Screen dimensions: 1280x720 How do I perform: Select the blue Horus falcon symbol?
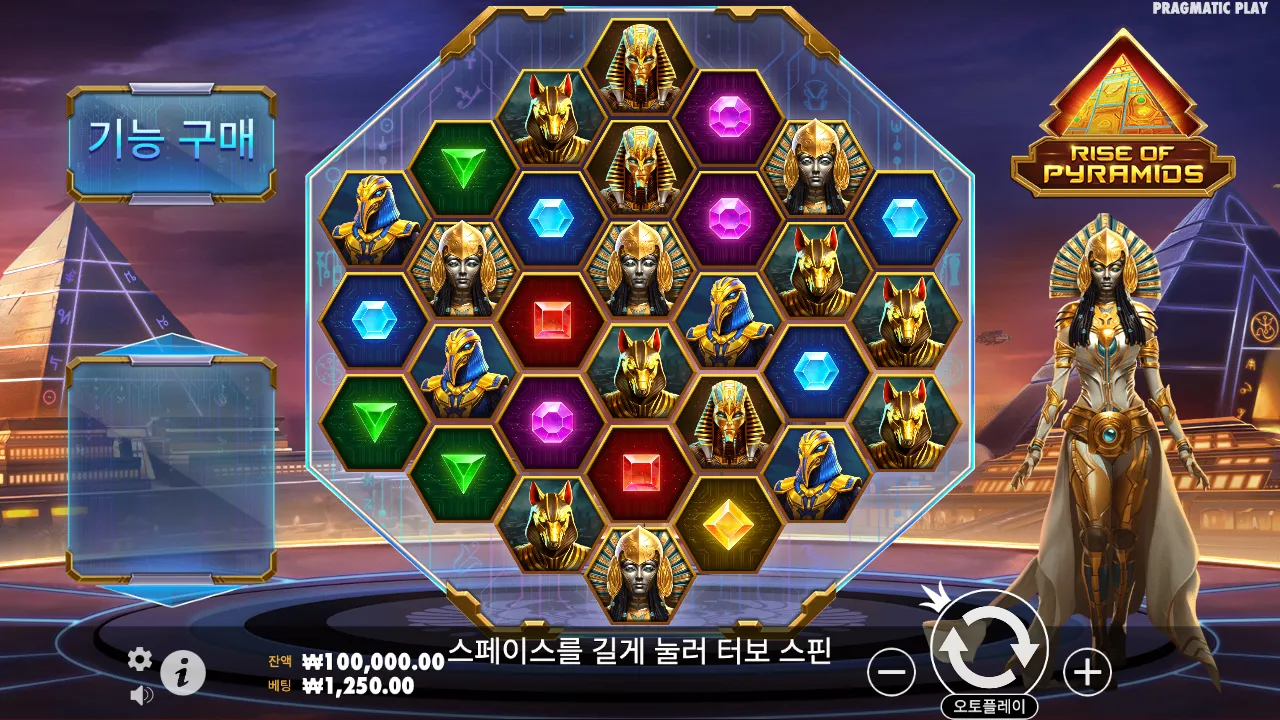[x=372, y=215]
